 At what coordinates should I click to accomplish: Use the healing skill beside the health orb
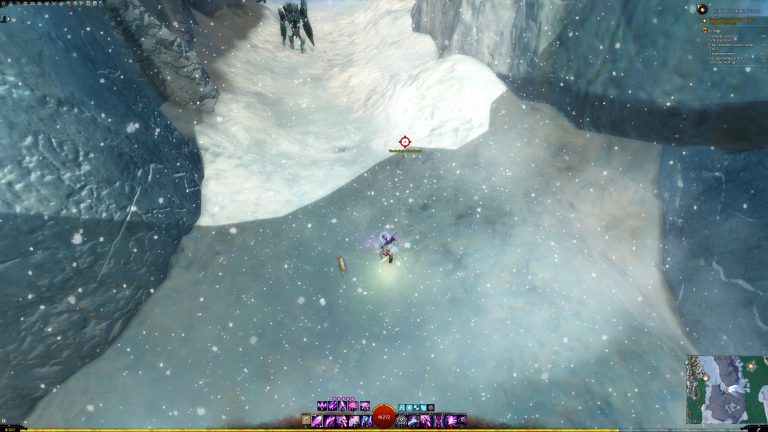402,421
